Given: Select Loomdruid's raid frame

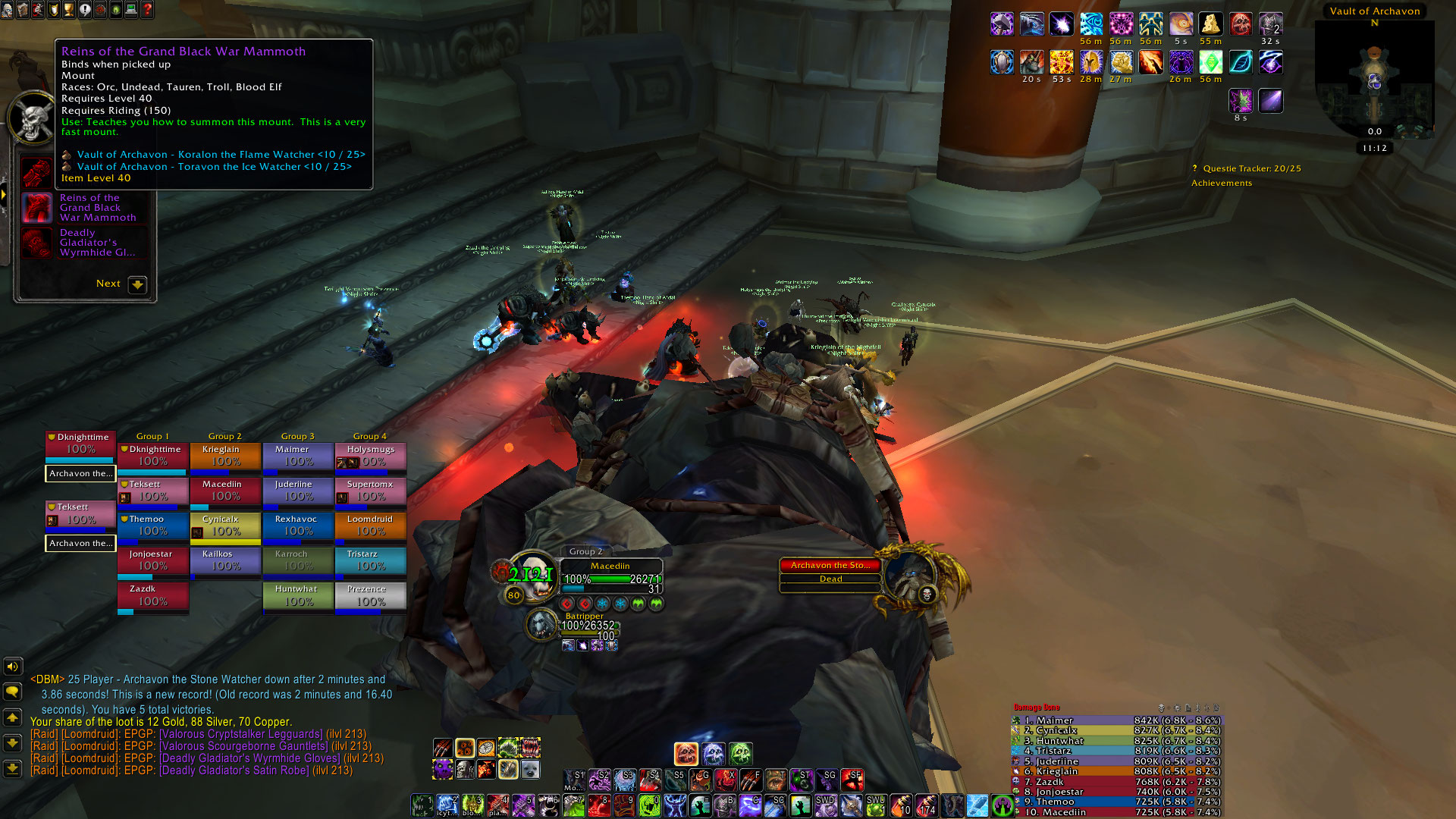Looking at the screenshot, I should click(x=370, y=526).
